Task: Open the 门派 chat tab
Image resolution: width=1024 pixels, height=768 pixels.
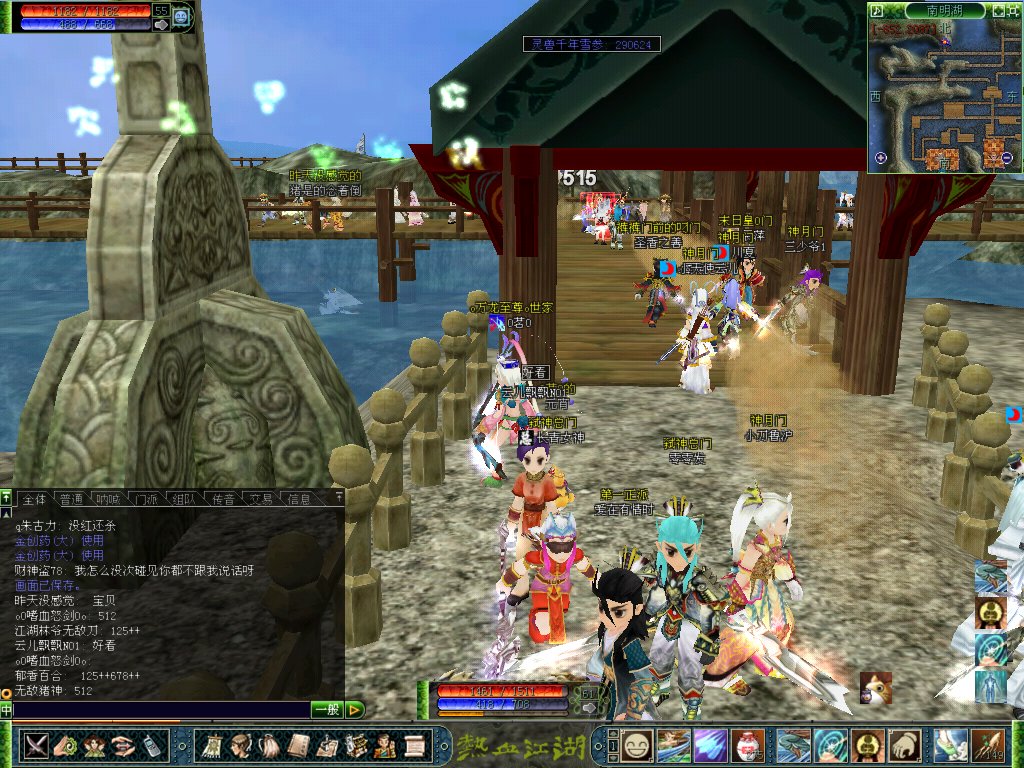Action: tap(146, 498)
